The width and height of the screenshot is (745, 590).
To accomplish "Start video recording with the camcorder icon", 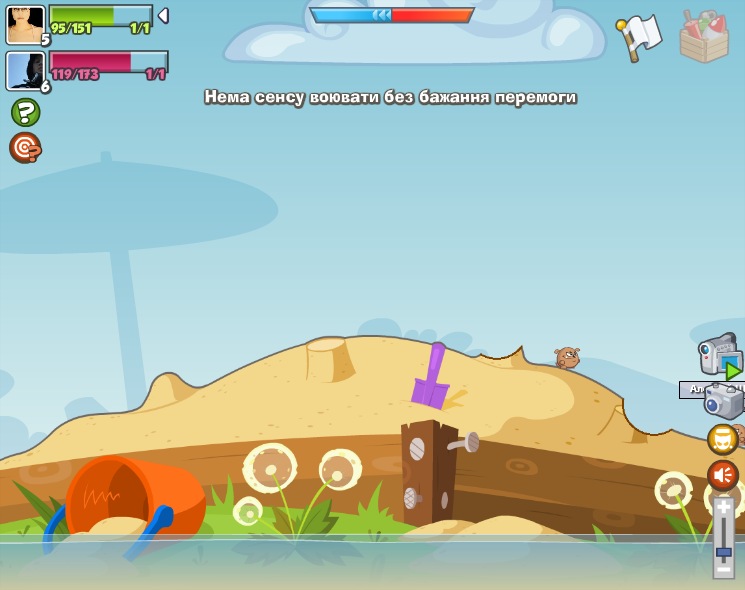I will (x=719, y=355).
